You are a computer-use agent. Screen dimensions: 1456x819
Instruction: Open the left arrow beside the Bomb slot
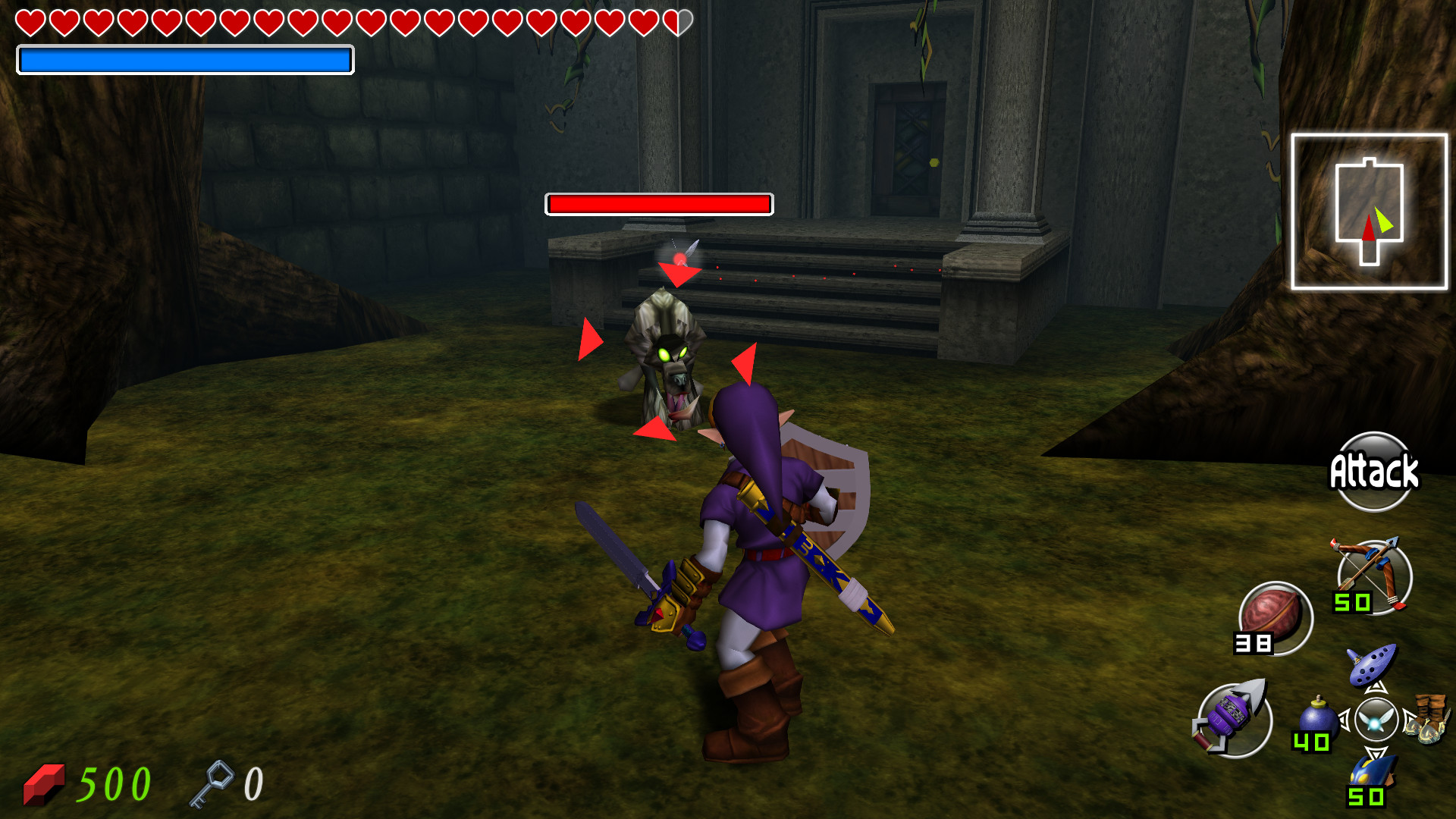click(x=1343, y=720)
